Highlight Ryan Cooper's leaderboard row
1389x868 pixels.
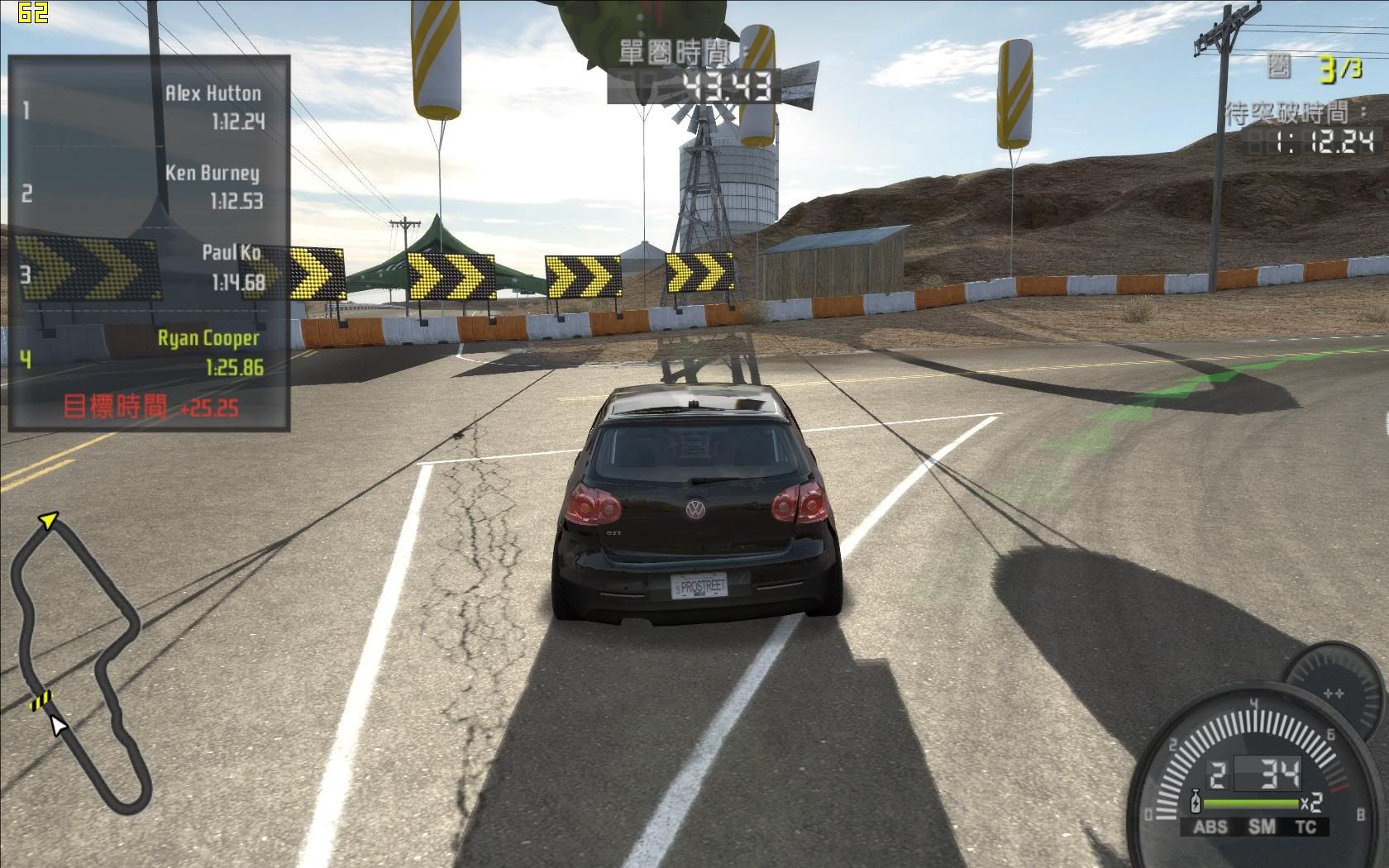point(149,353)
